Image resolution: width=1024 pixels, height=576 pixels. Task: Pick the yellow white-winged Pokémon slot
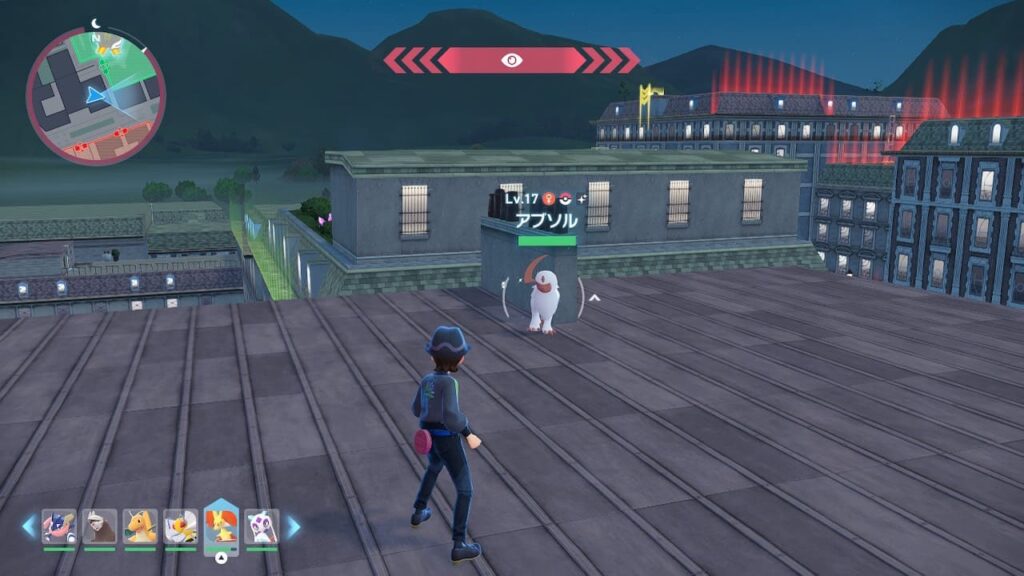[x=181, y=526]
